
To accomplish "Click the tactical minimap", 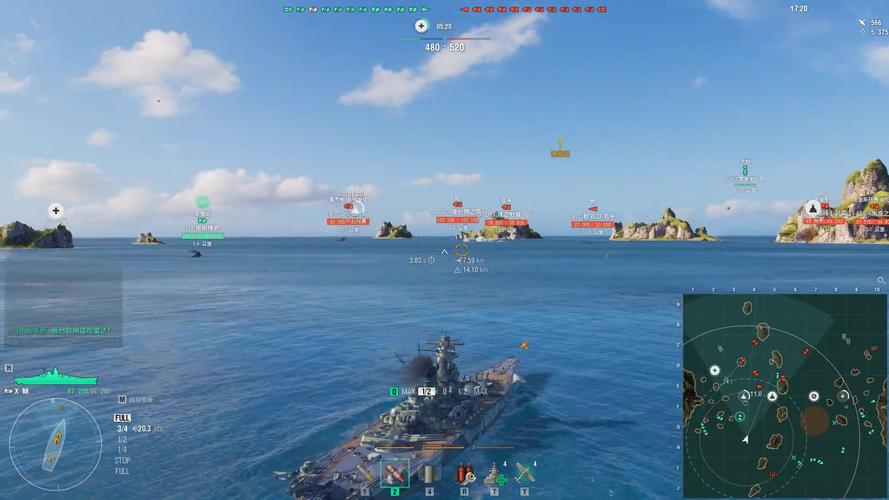I will click(x=785, y=396).
